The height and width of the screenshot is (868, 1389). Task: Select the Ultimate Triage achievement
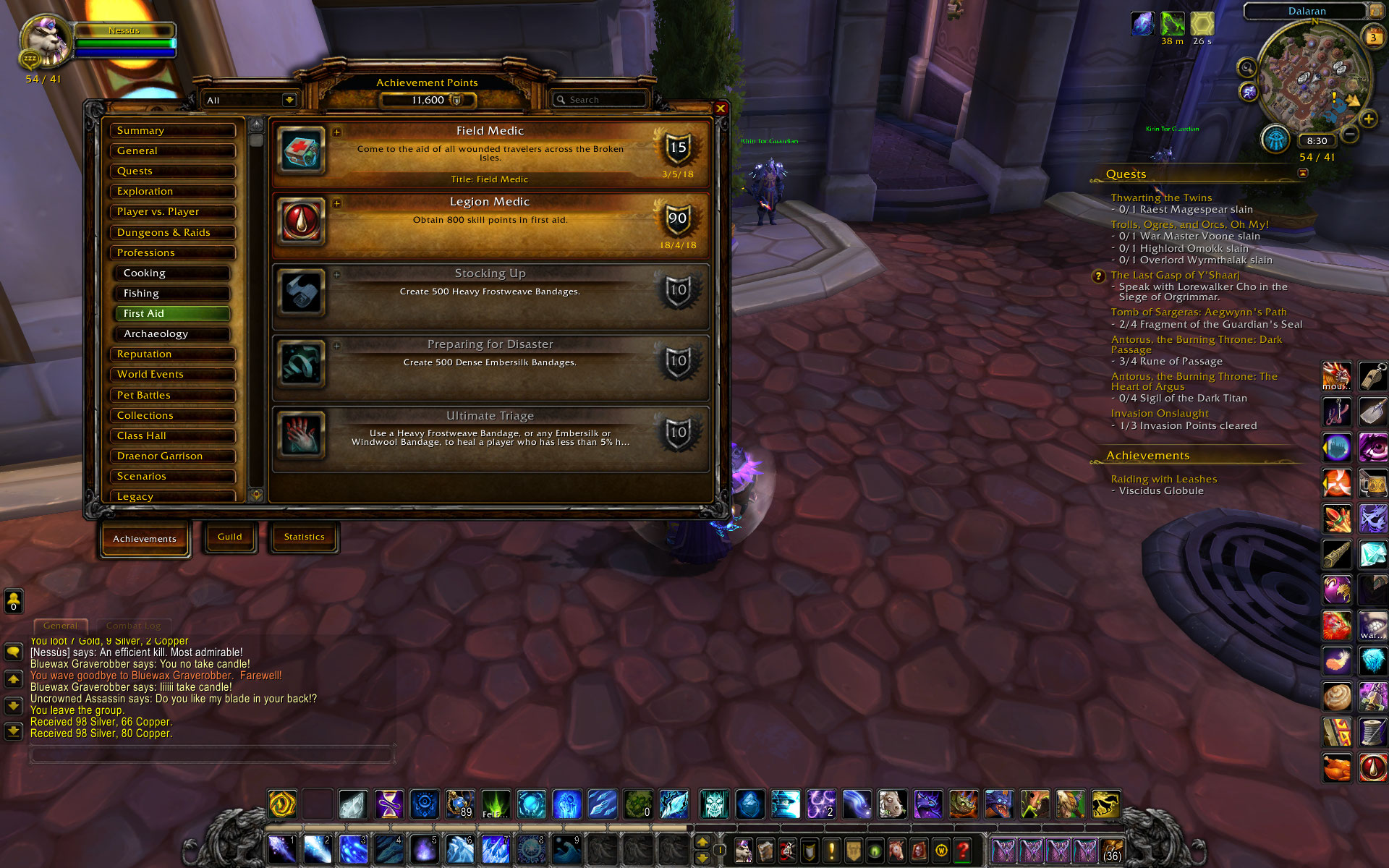pyautogui.click(x=490, y=438)
